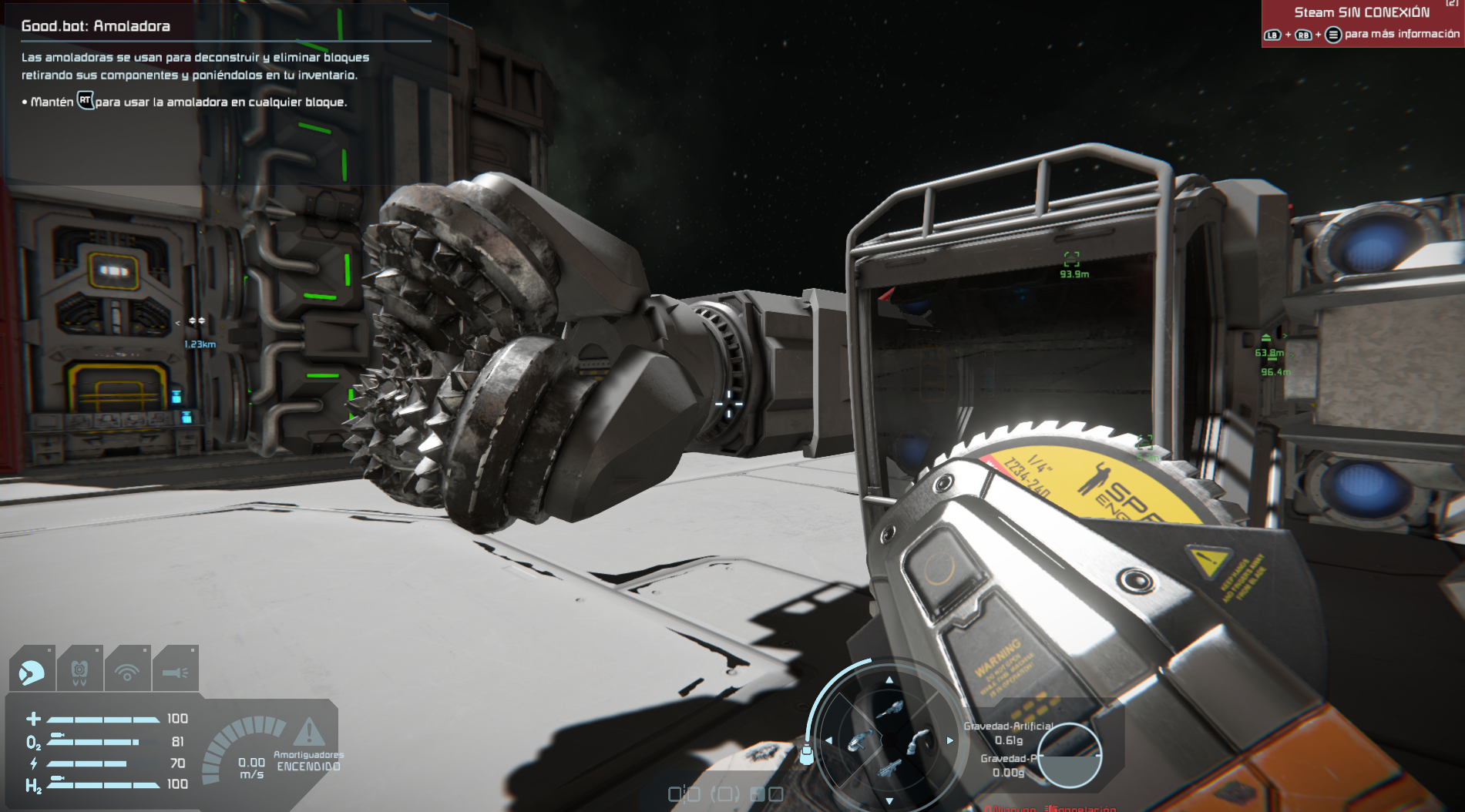This screenshot has height=812, width=1465.
Task: Click the tool wheel's up arrow
Action: click(889, 680)
